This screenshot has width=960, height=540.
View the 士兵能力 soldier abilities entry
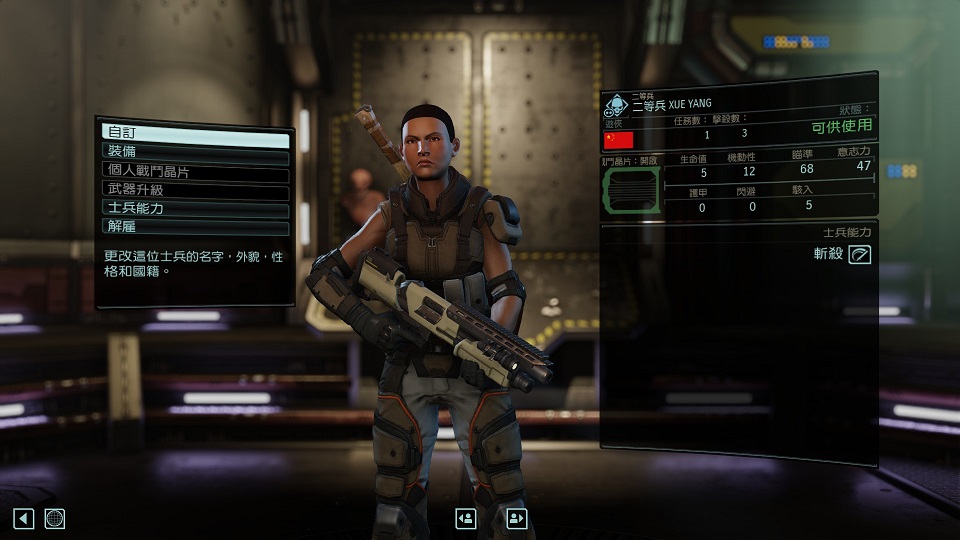click(x=195, y=209)
